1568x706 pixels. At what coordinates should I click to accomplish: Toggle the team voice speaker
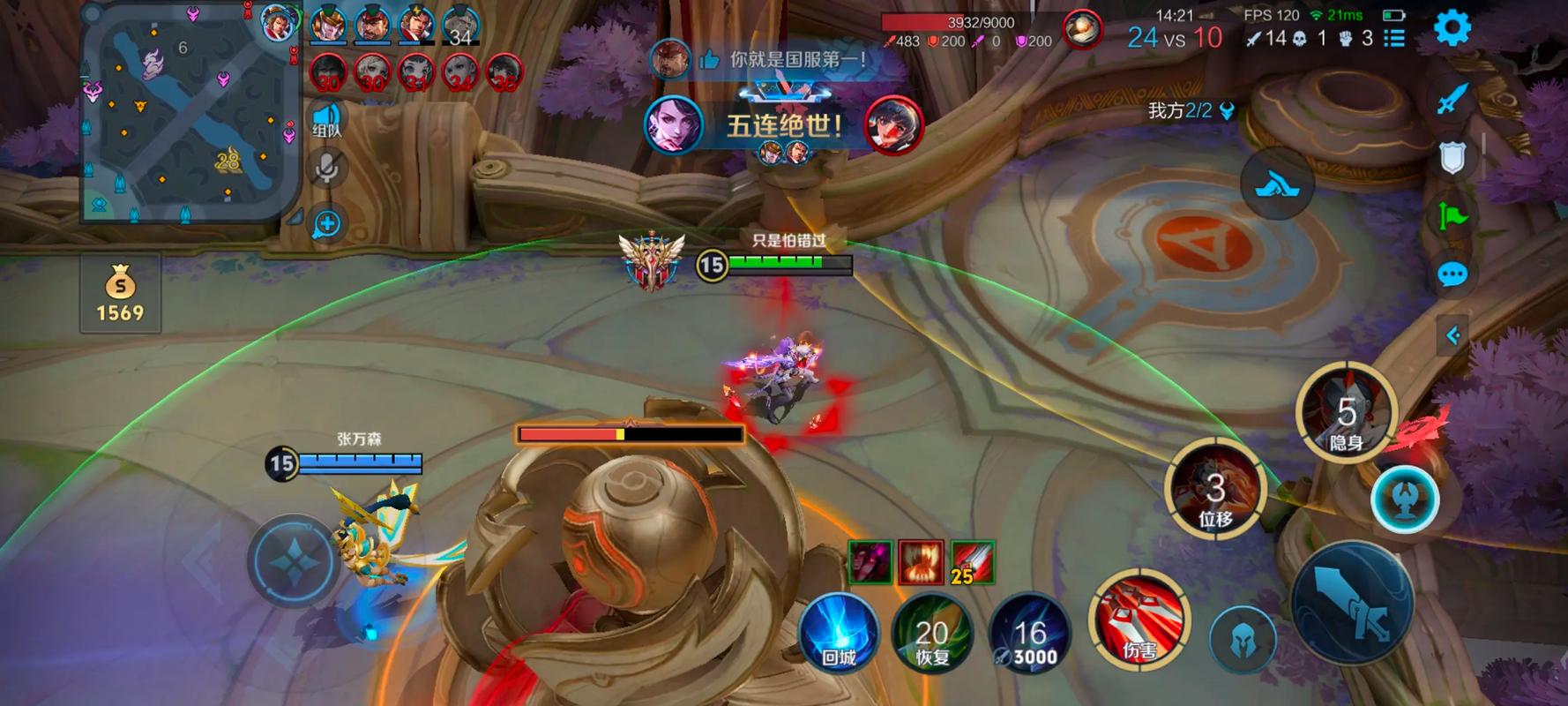pos(326,119)
